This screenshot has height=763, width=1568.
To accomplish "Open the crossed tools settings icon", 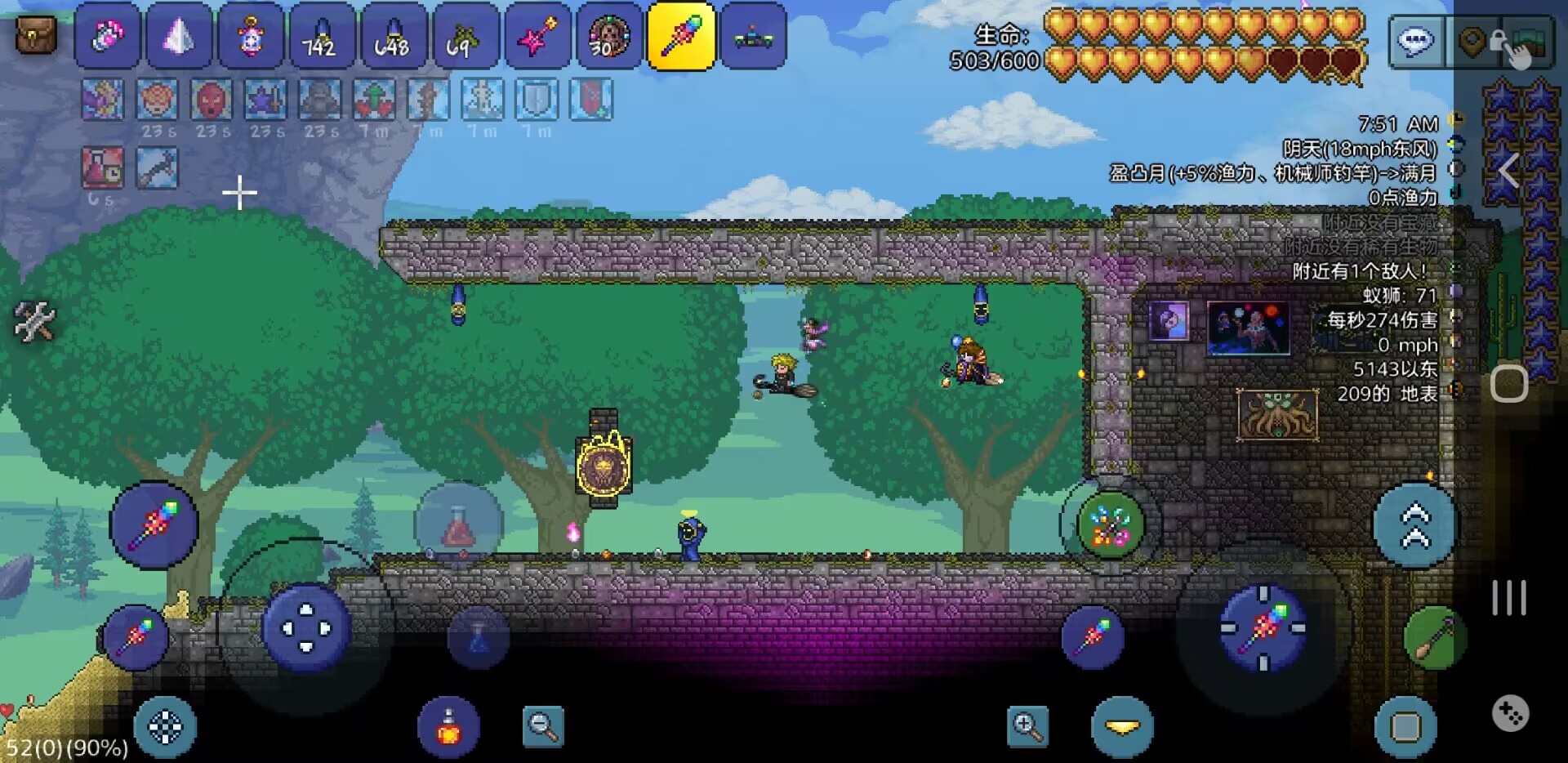I will pyautogui.click(x=34, y=321).
